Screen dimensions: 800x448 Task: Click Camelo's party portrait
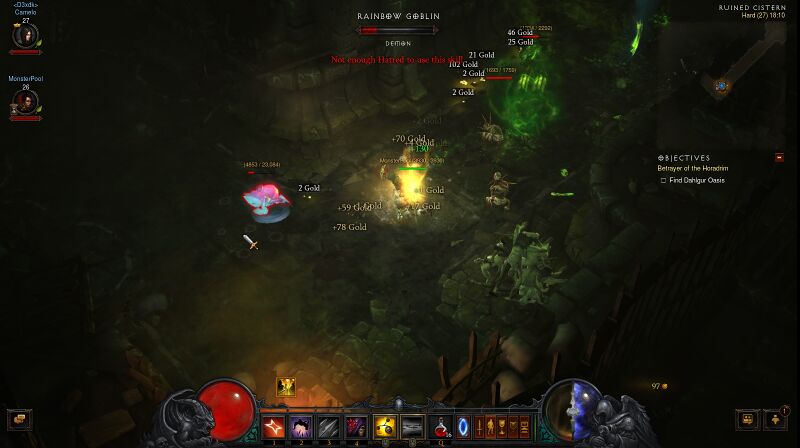(25, 36)
